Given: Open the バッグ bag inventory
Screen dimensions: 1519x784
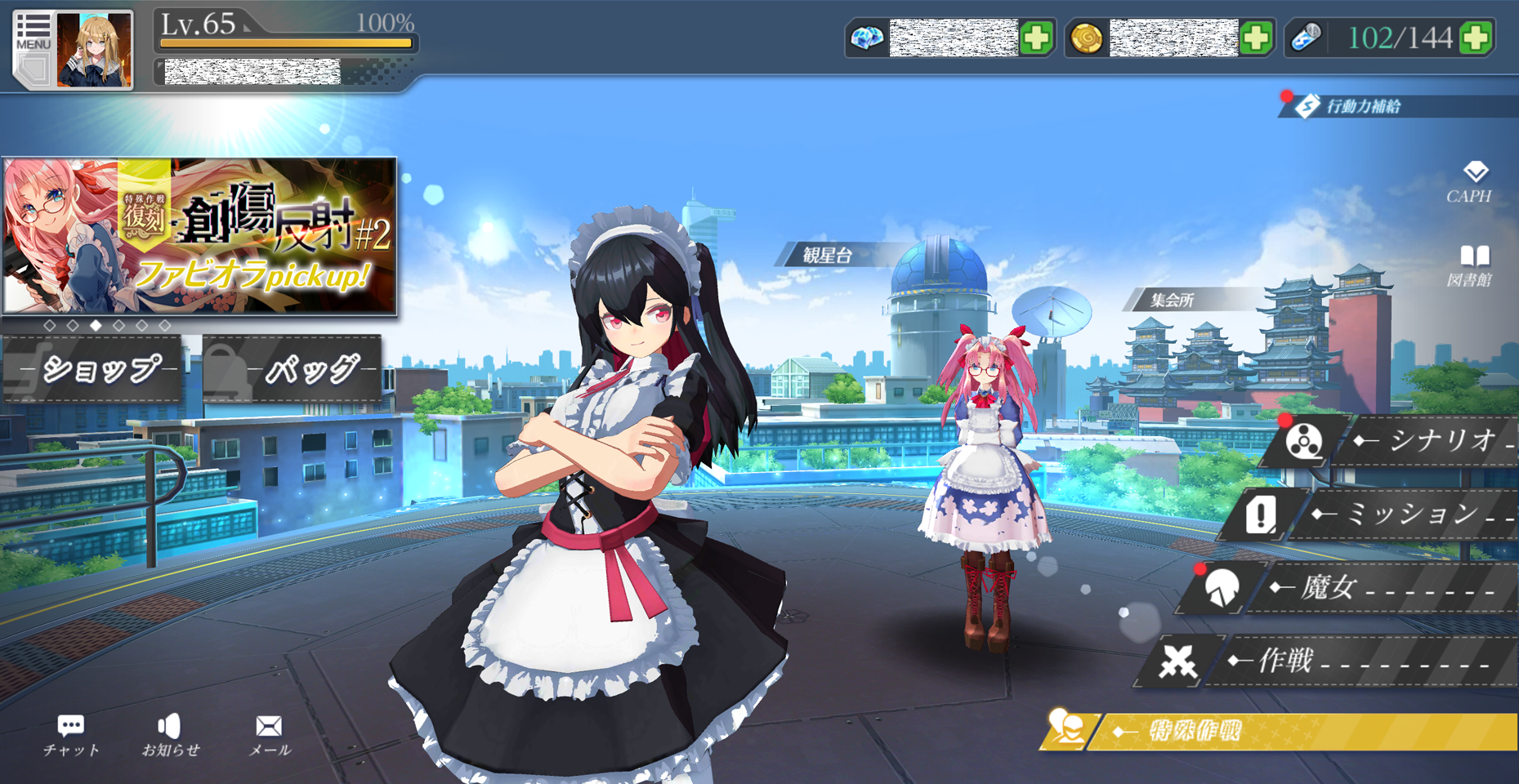Looking at the screenshot, I should pos(294,369).
